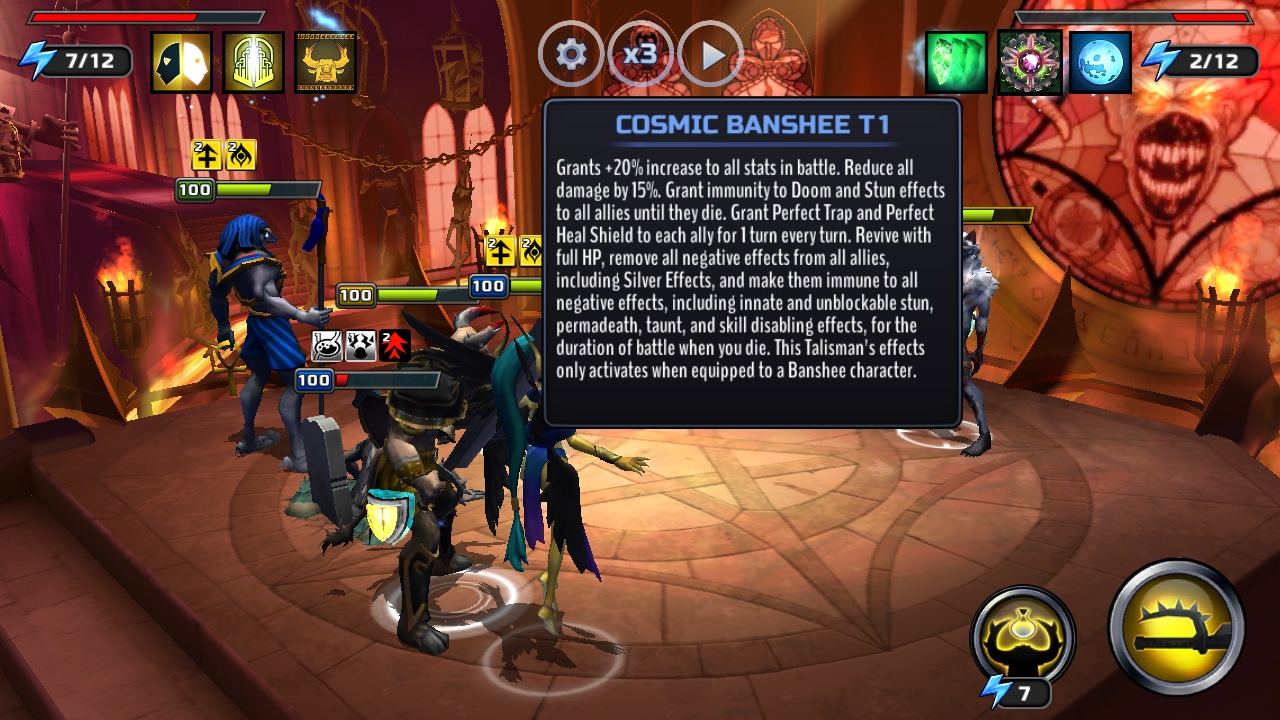1280x720 pixels.
Task: Select the golden bull head talisman
Action: click(326, 62)
